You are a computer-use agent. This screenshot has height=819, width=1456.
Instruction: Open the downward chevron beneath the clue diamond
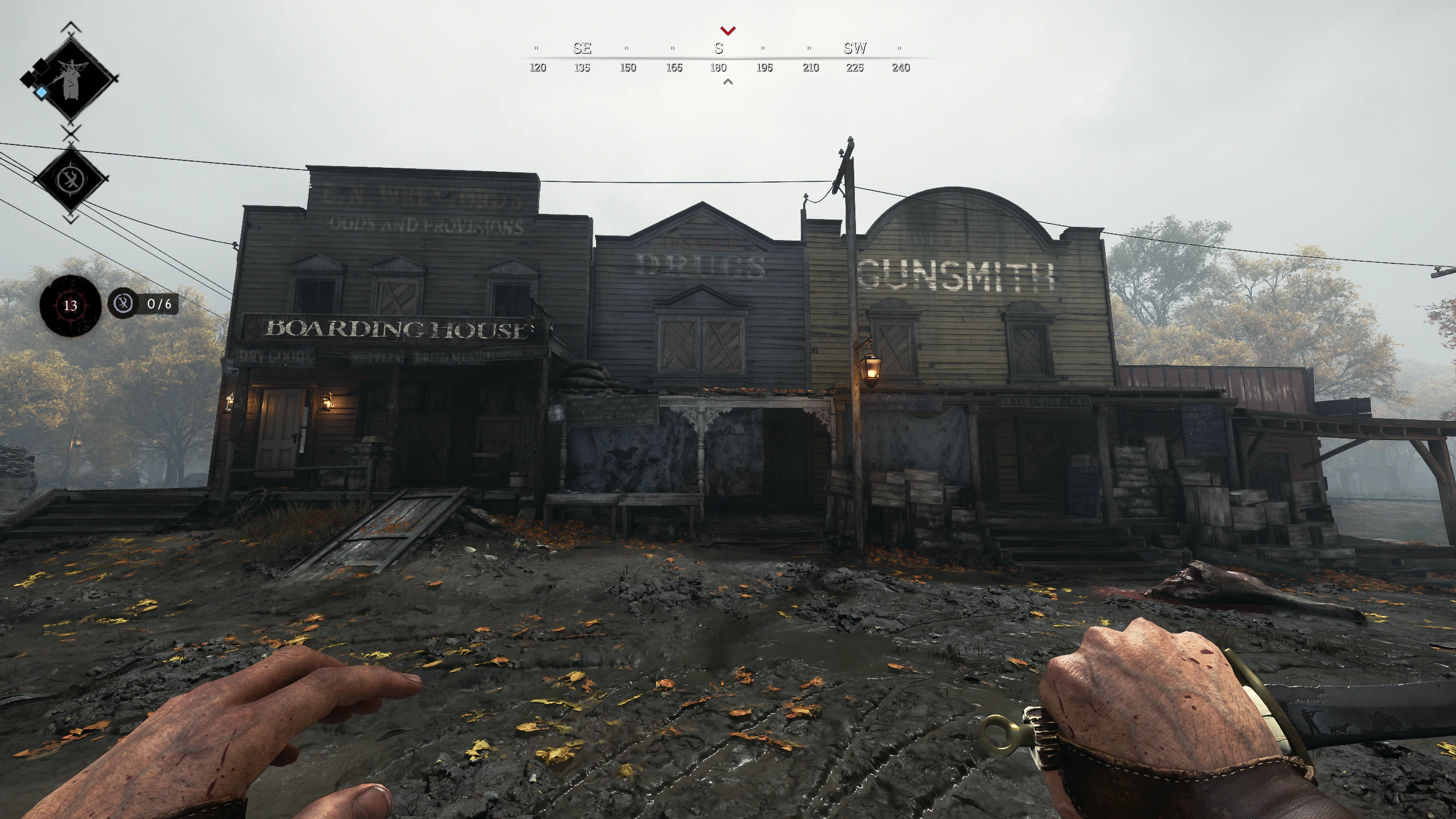(x=71, y=218)
